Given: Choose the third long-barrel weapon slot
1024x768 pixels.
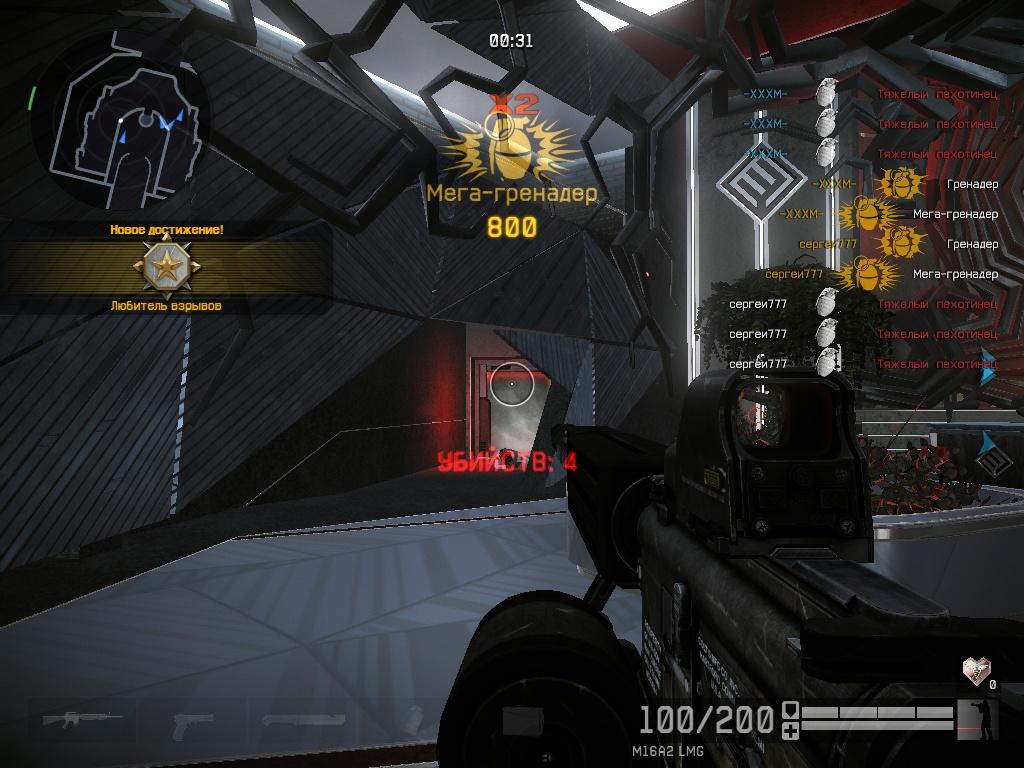Looking at the screenshot, I should [303, 720].
